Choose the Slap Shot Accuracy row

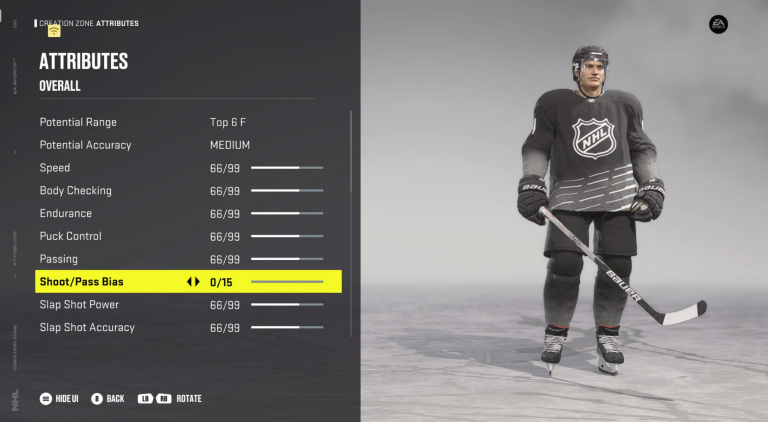pyautogui.click(x=87, y=328)
